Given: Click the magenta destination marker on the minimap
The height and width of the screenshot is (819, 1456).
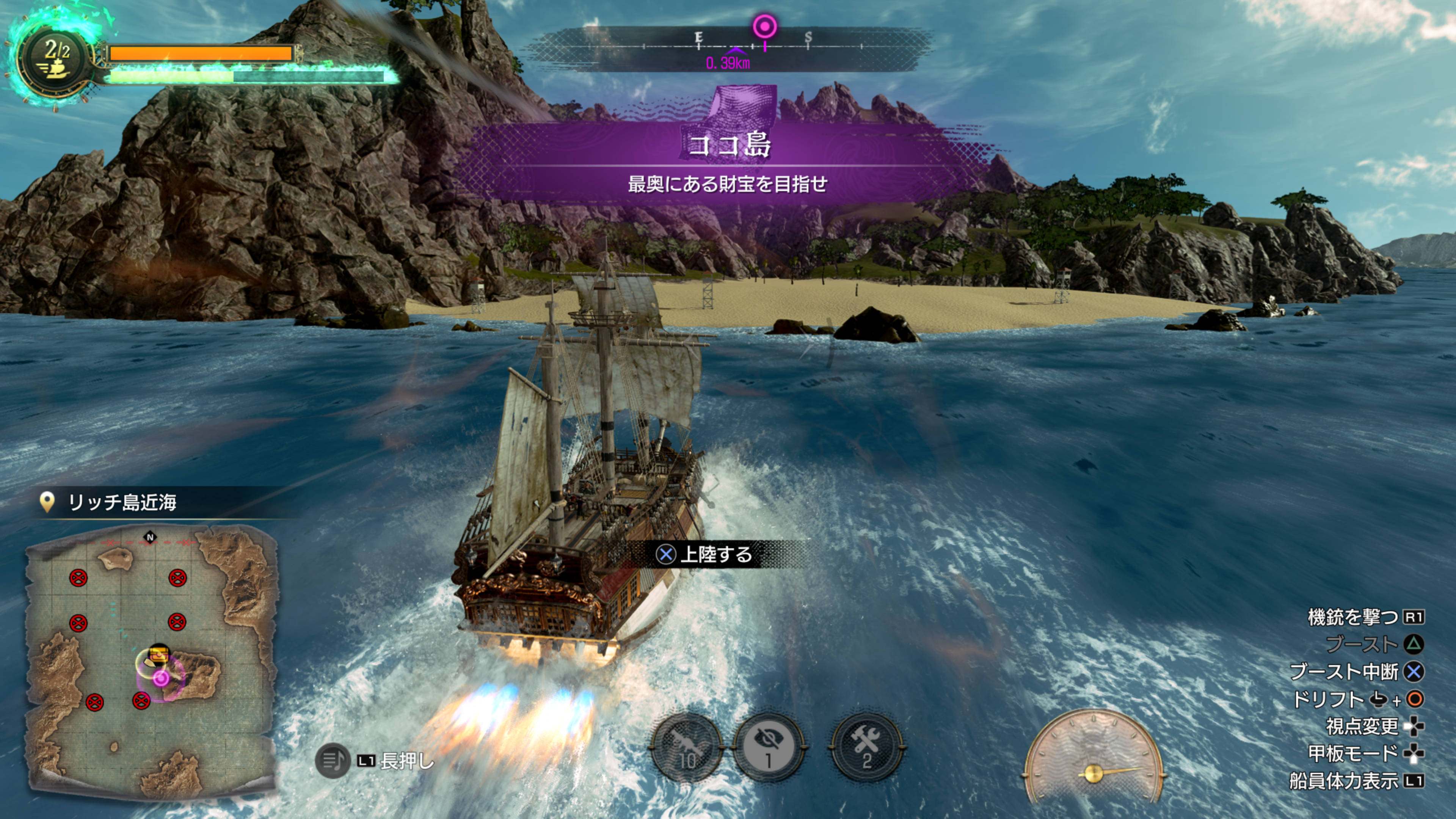Looking at the screenshot, I should [161, 678].
